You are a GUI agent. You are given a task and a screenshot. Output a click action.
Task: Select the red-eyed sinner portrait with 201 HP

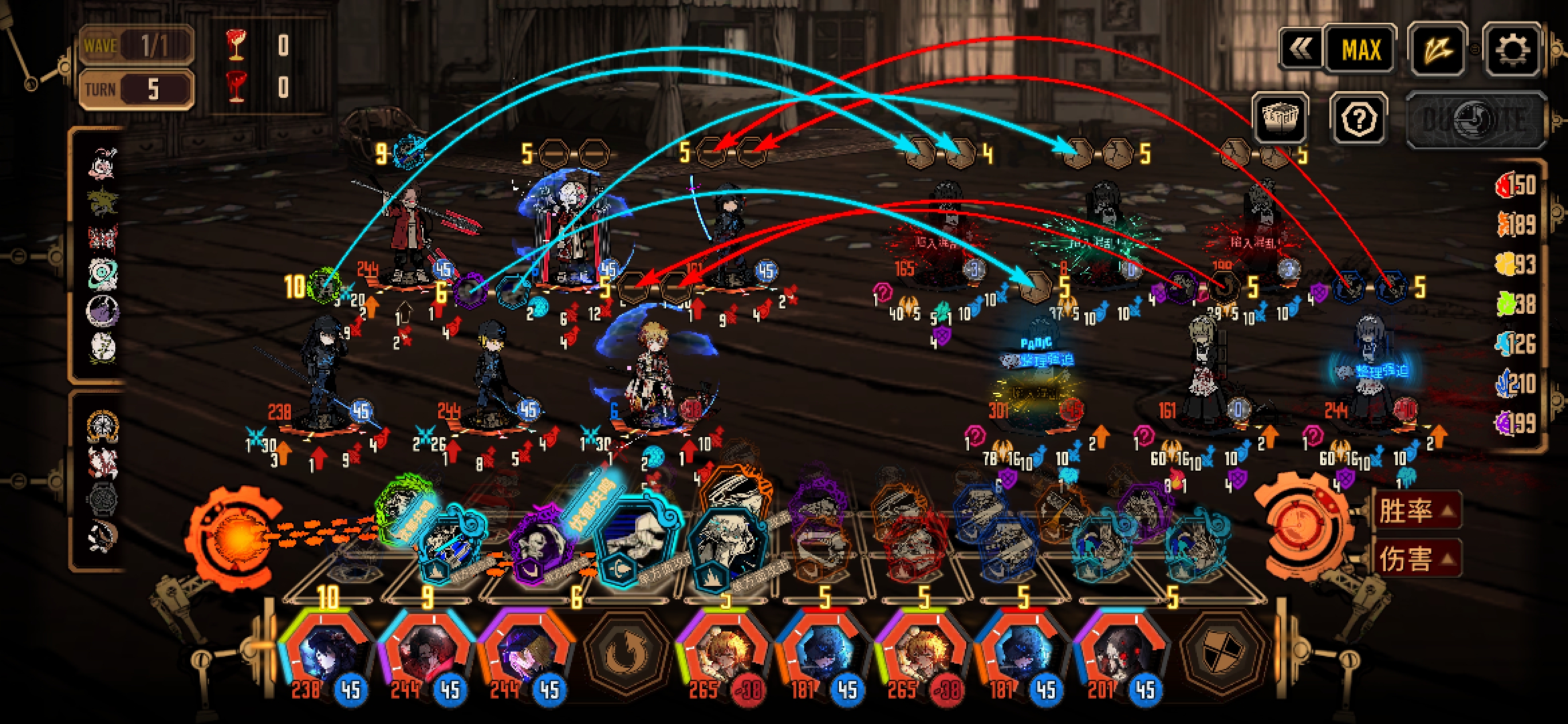pos(1119,654)
